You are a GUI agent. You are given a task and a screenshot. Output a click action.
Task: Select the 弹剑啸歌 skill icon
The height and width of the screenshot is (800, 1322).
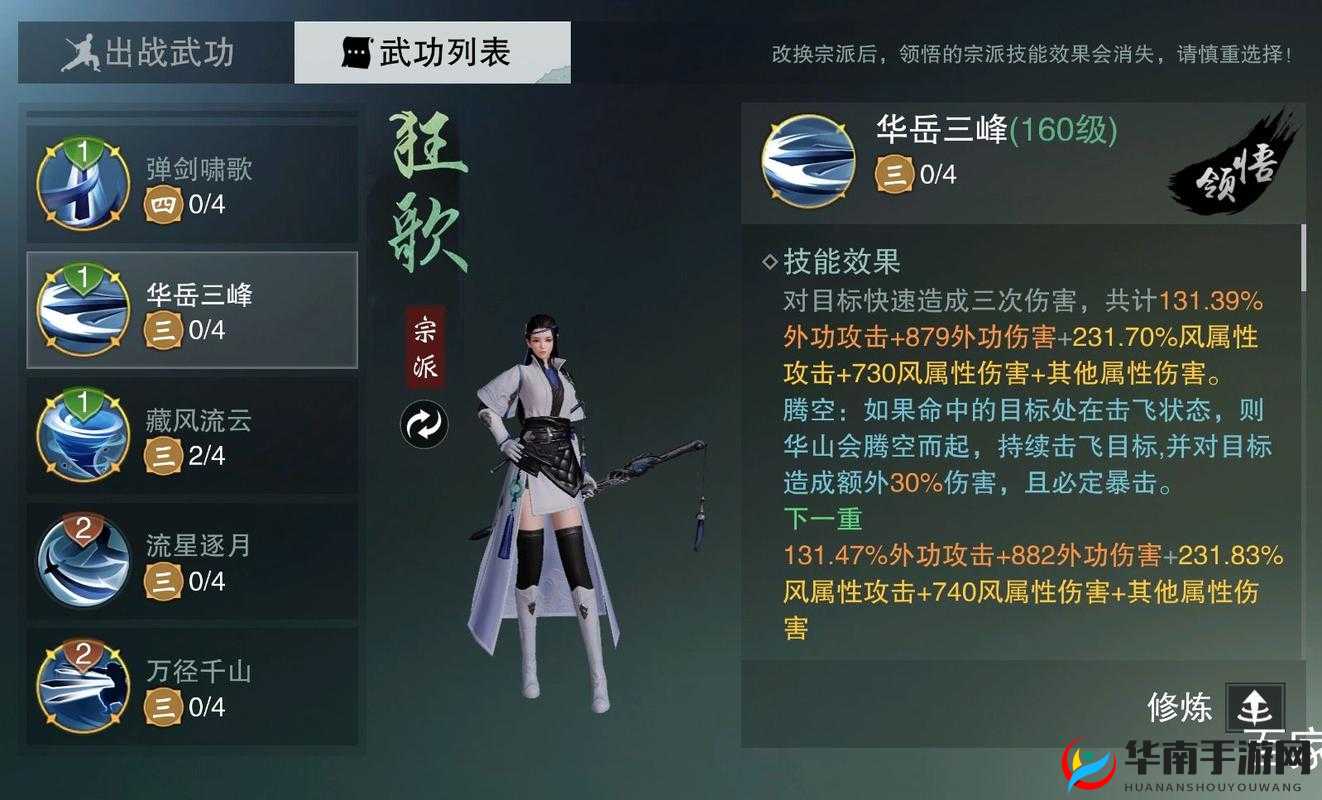point(83,182)
